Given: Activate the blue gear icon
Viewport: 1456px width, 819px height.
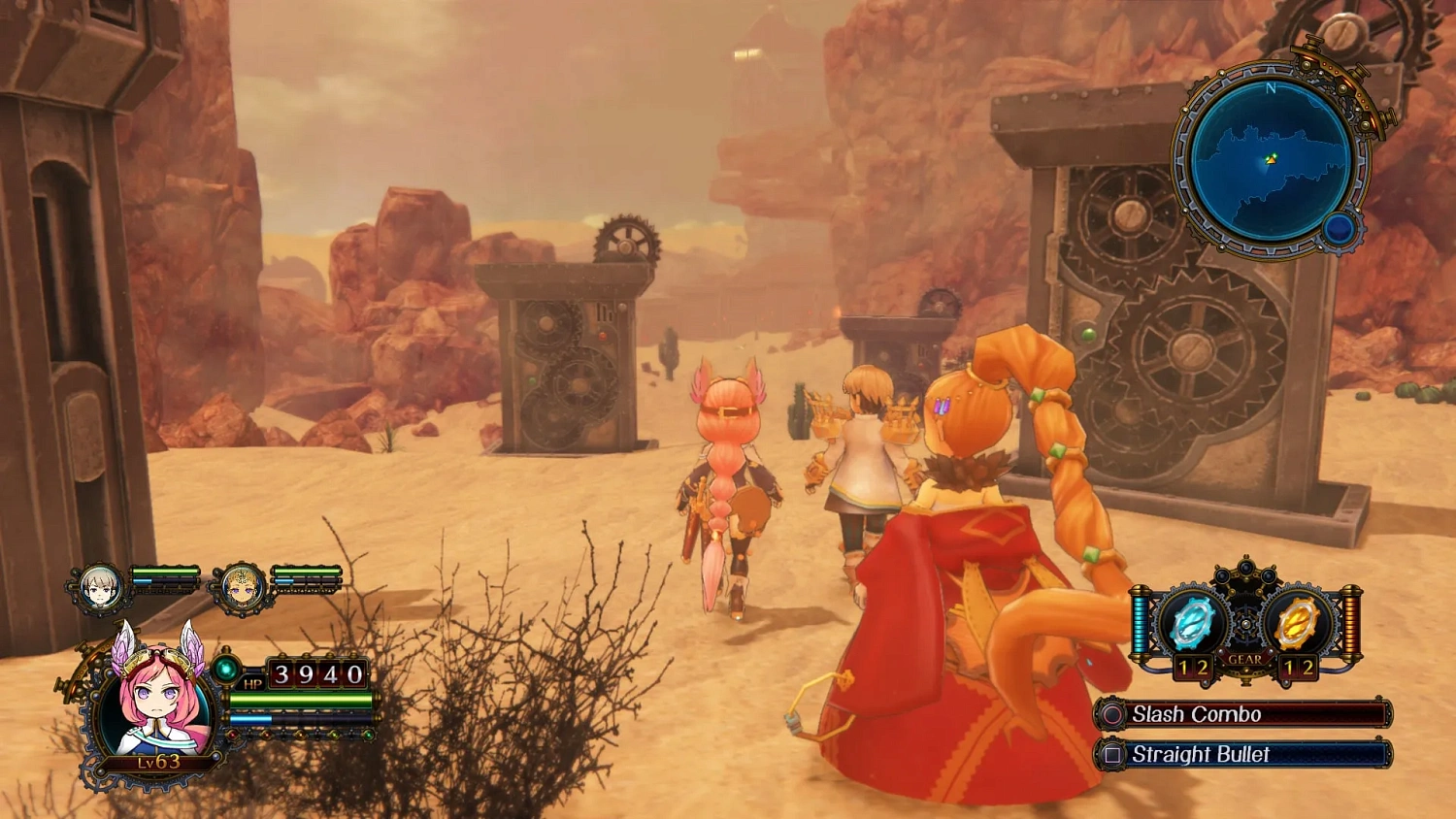Looking at the screenshot, I should (1190, 623).
